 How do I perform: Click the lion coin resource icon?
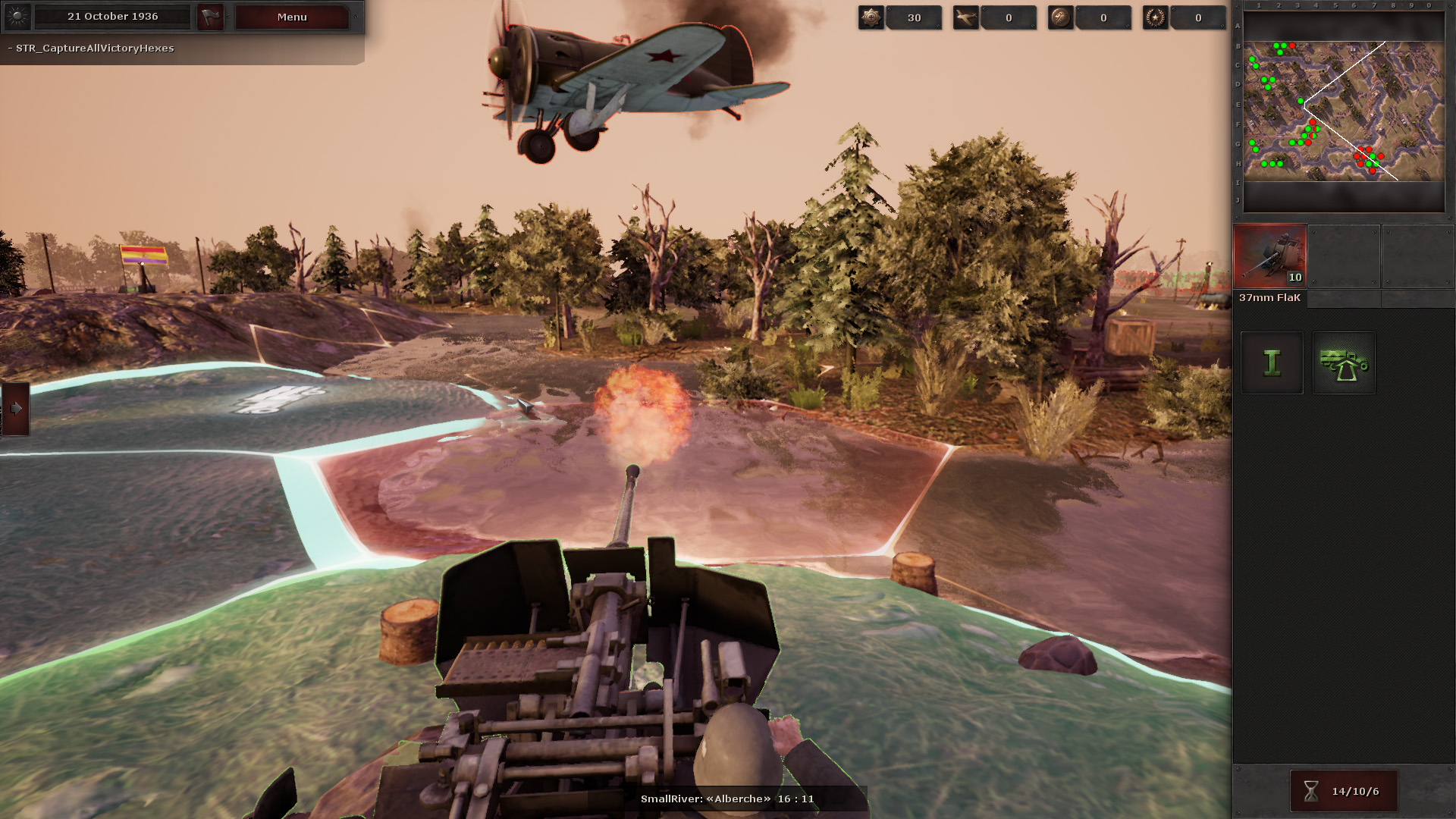pos(1060,17)
